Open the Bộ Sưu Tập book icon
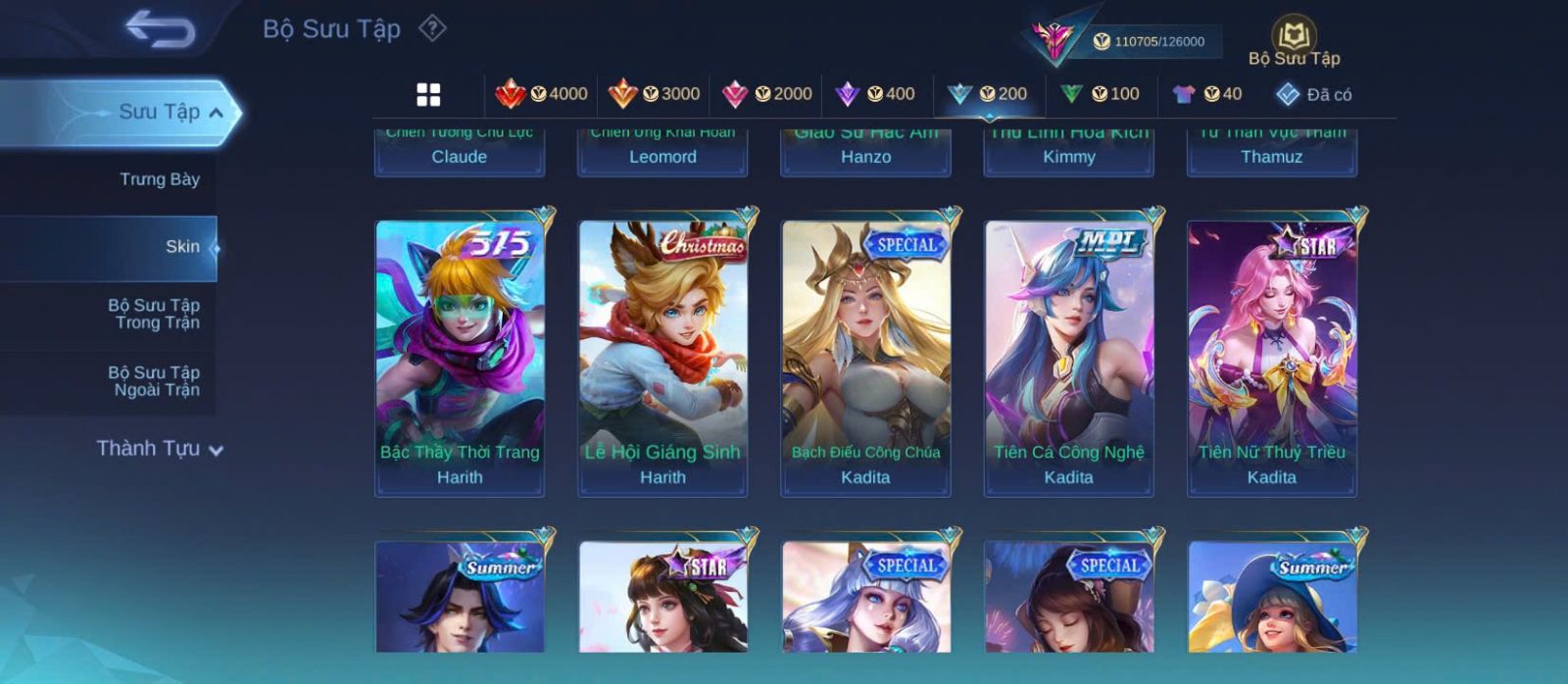Viewport: 1568px width, 684px height. coord(1294,41)
